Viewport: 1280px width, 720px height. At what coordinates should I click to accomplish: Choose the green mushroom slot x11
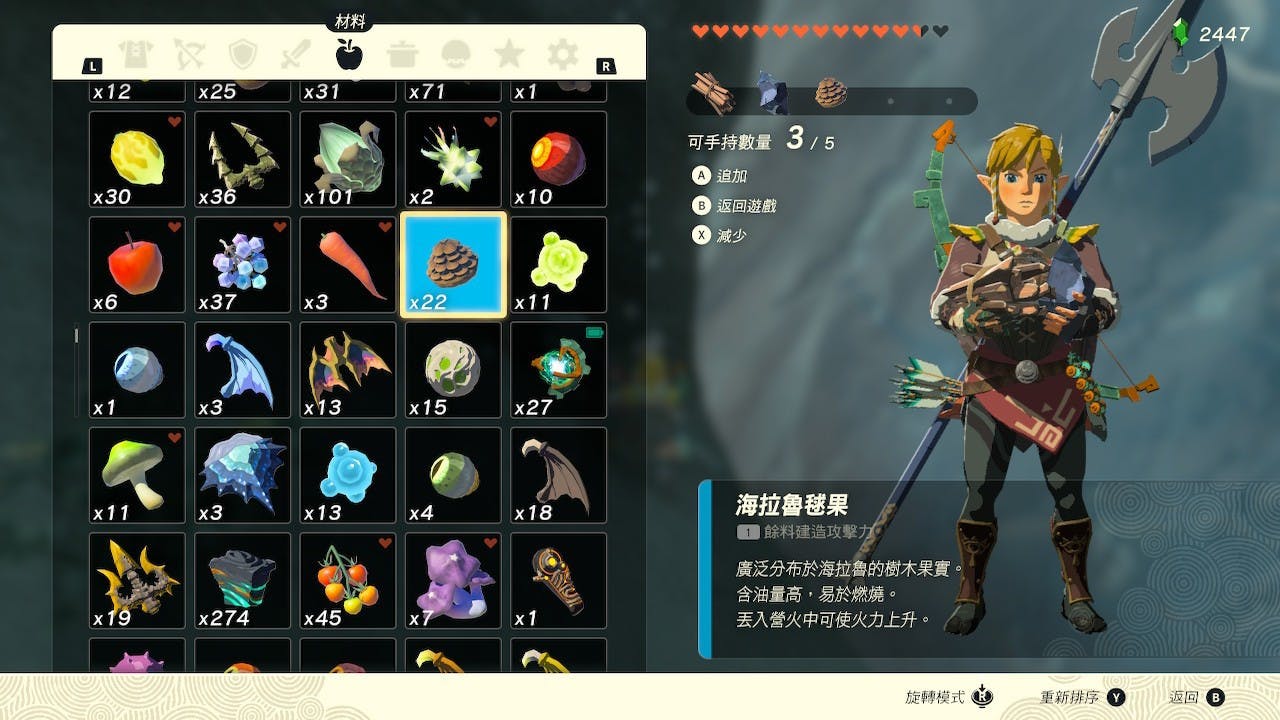click(137, 476)
